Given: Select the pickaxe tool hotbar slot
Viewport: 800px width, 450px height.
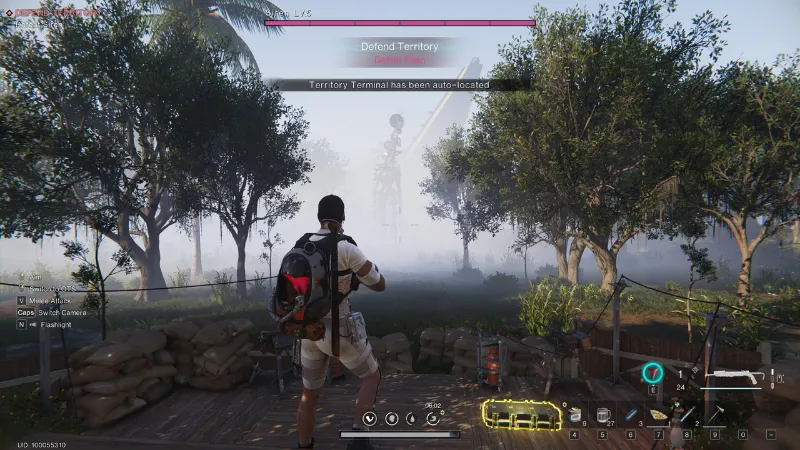Looking at the screenshot, I should pyautogui.click(x=715, y=414).
